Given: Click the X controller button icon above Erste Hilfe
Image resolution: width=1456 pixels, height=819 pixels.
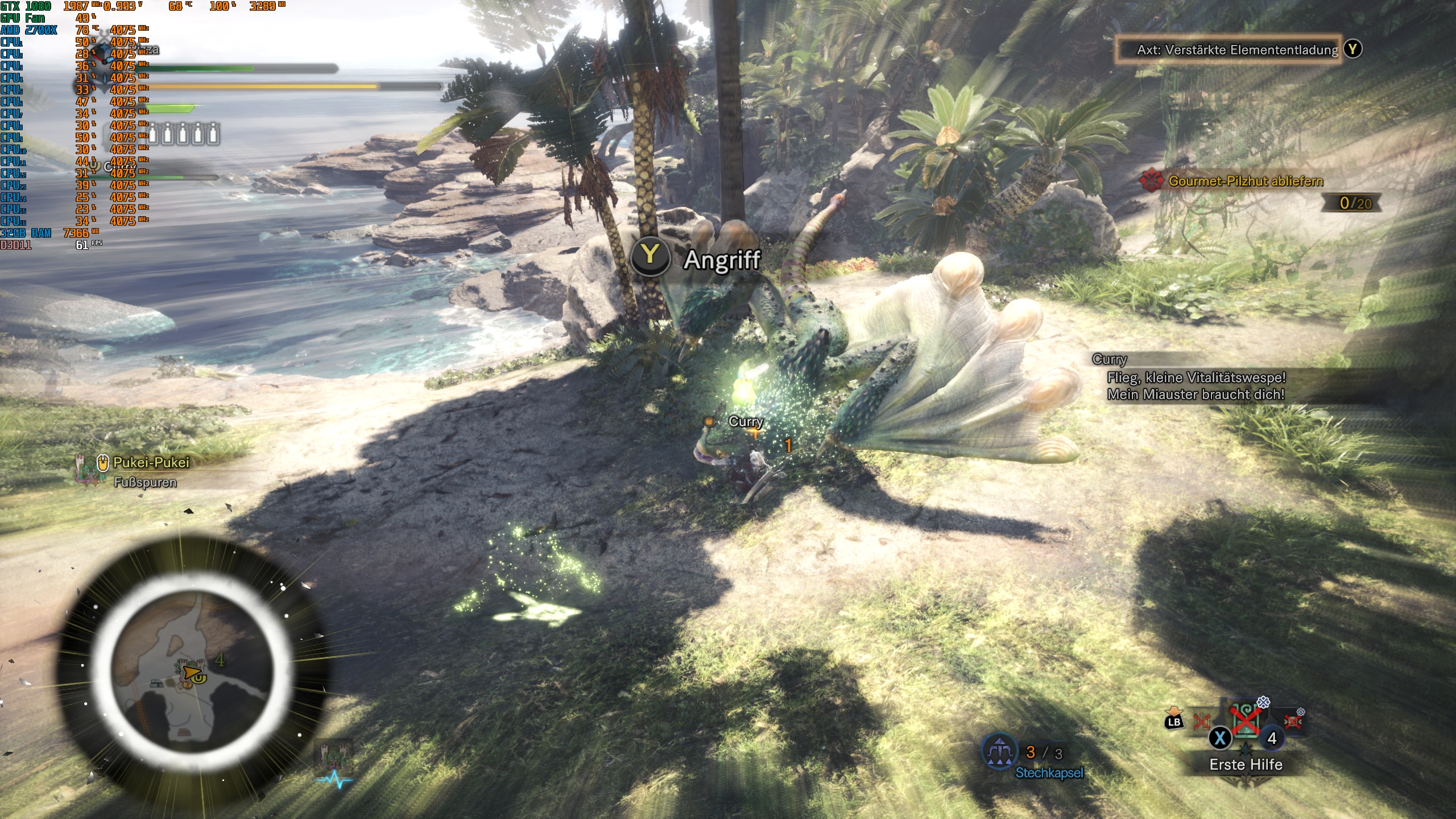Looking at the screenshot, I should [1220, 739].
